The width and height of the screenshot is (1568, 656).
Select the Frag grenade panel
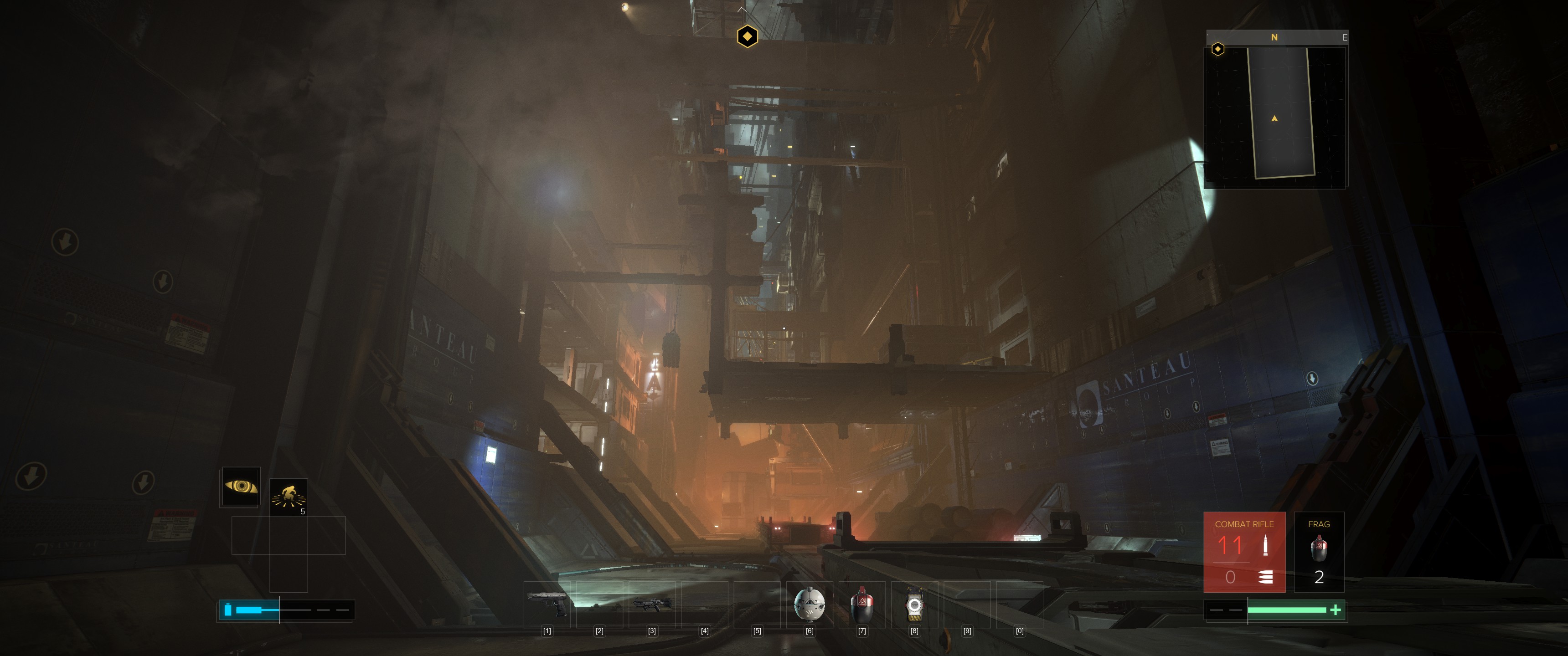[1318, 552]
